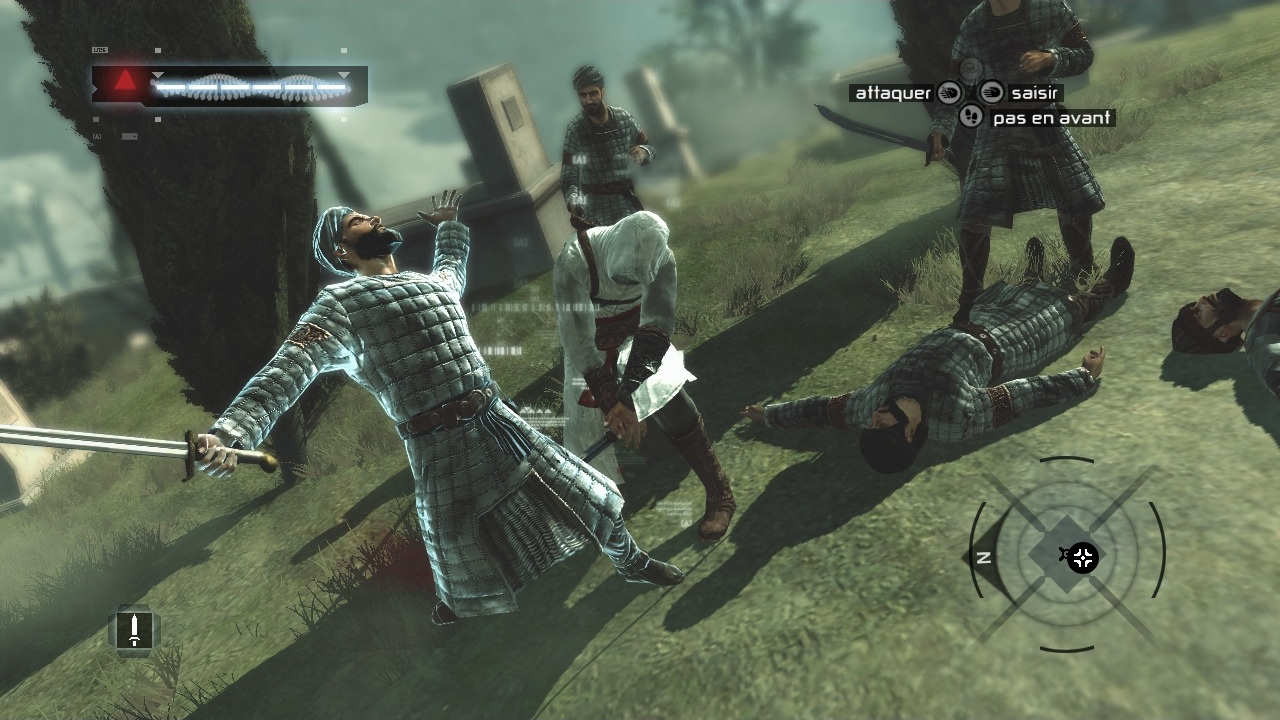Image resolution: width=1280 pixels, height=720 pixels.
Task: Open the circular compass minimap
Action: (x=1066, y=555)
